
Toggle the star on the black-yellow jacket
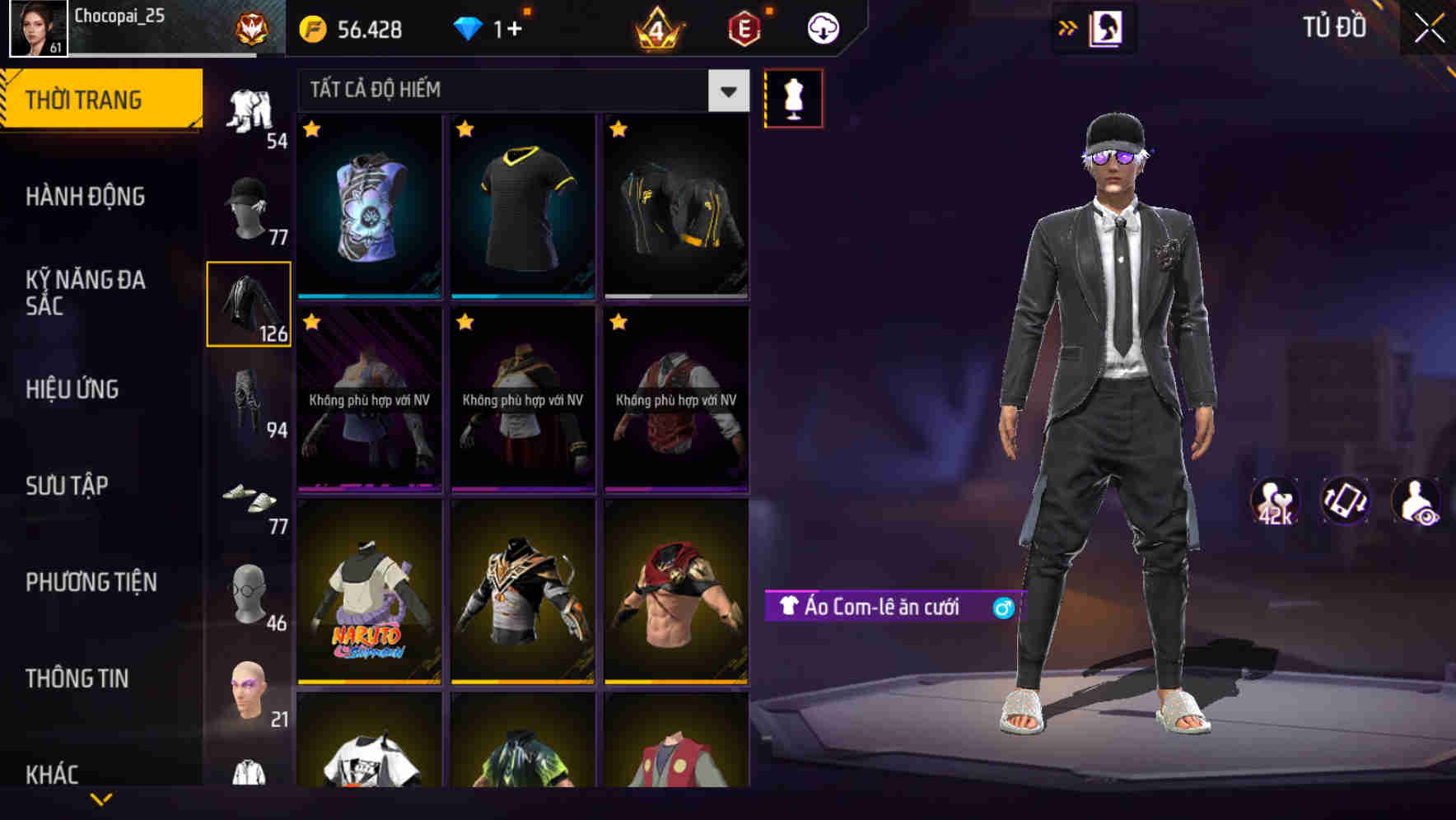[619, 130]
